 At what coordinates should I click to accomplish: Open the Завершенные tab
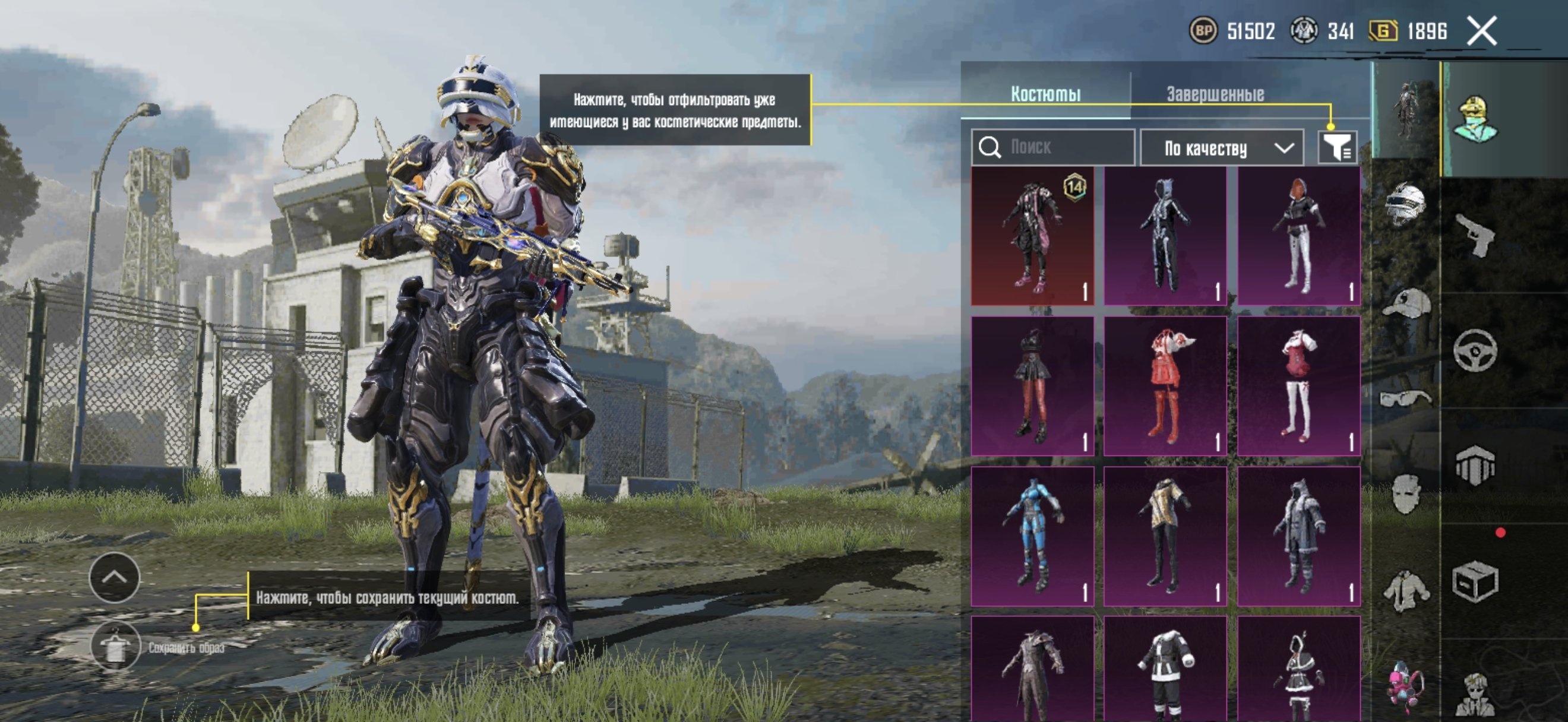click(1215, 94)
